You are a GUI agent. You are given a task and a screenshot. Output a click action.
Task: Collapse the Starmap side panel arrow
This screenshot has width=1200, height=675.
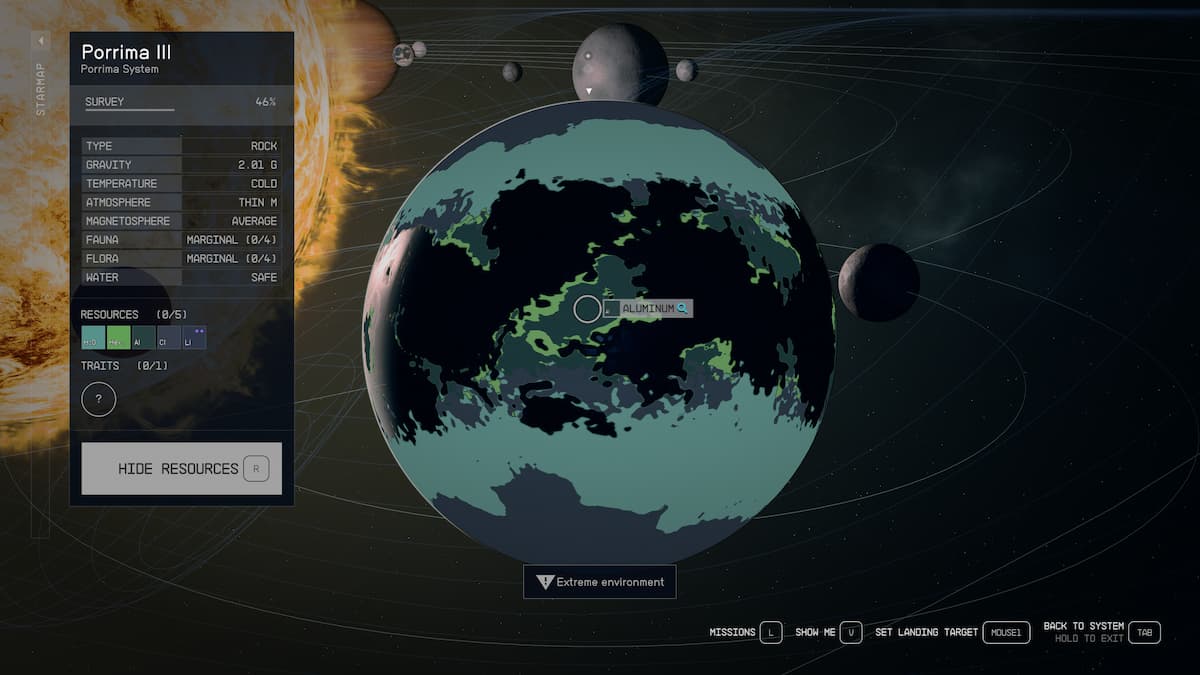[x=41, y=41]
